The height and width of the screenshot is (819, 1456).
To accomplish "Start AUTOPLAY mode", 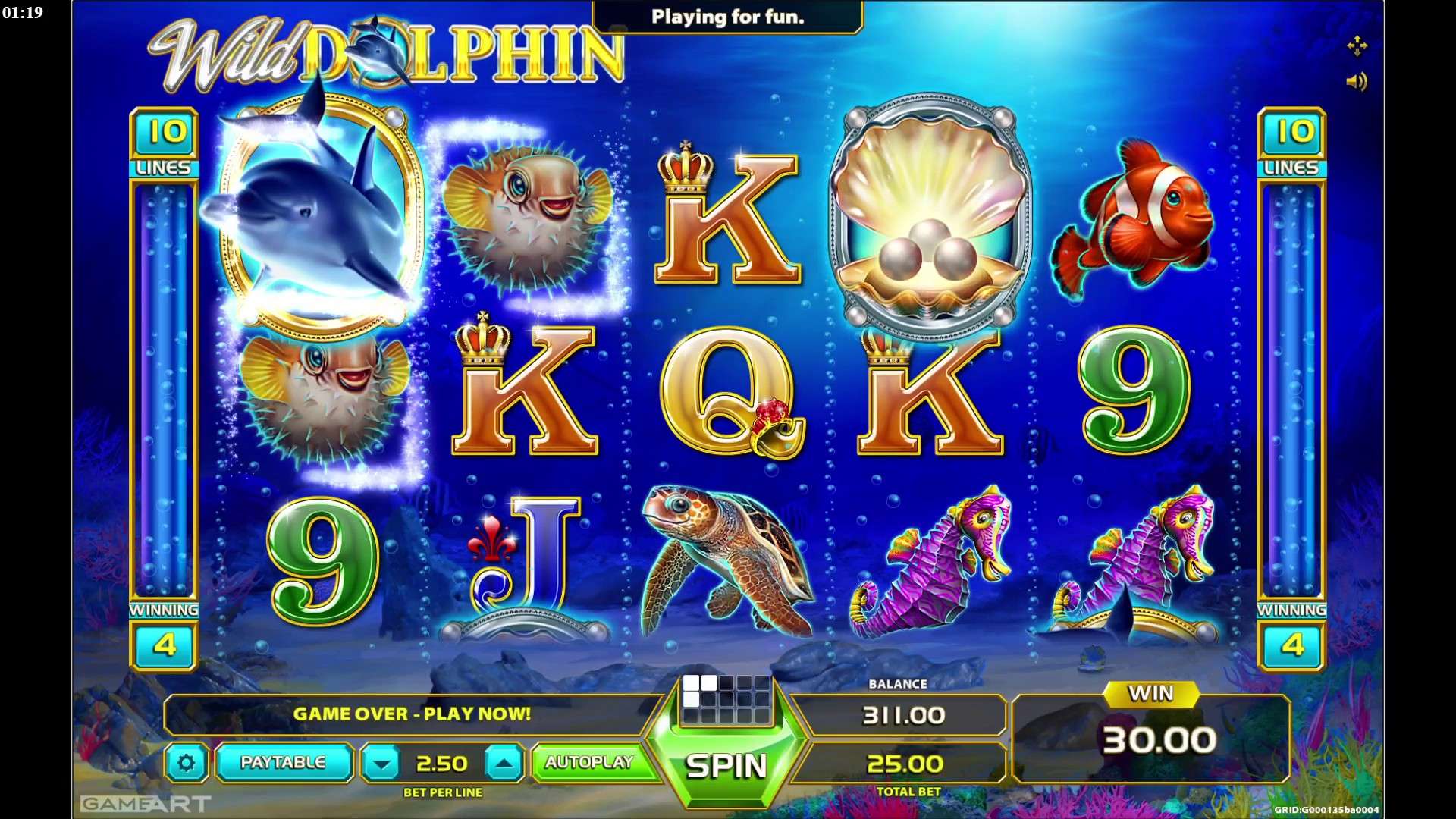I will [x=591, y=763].
